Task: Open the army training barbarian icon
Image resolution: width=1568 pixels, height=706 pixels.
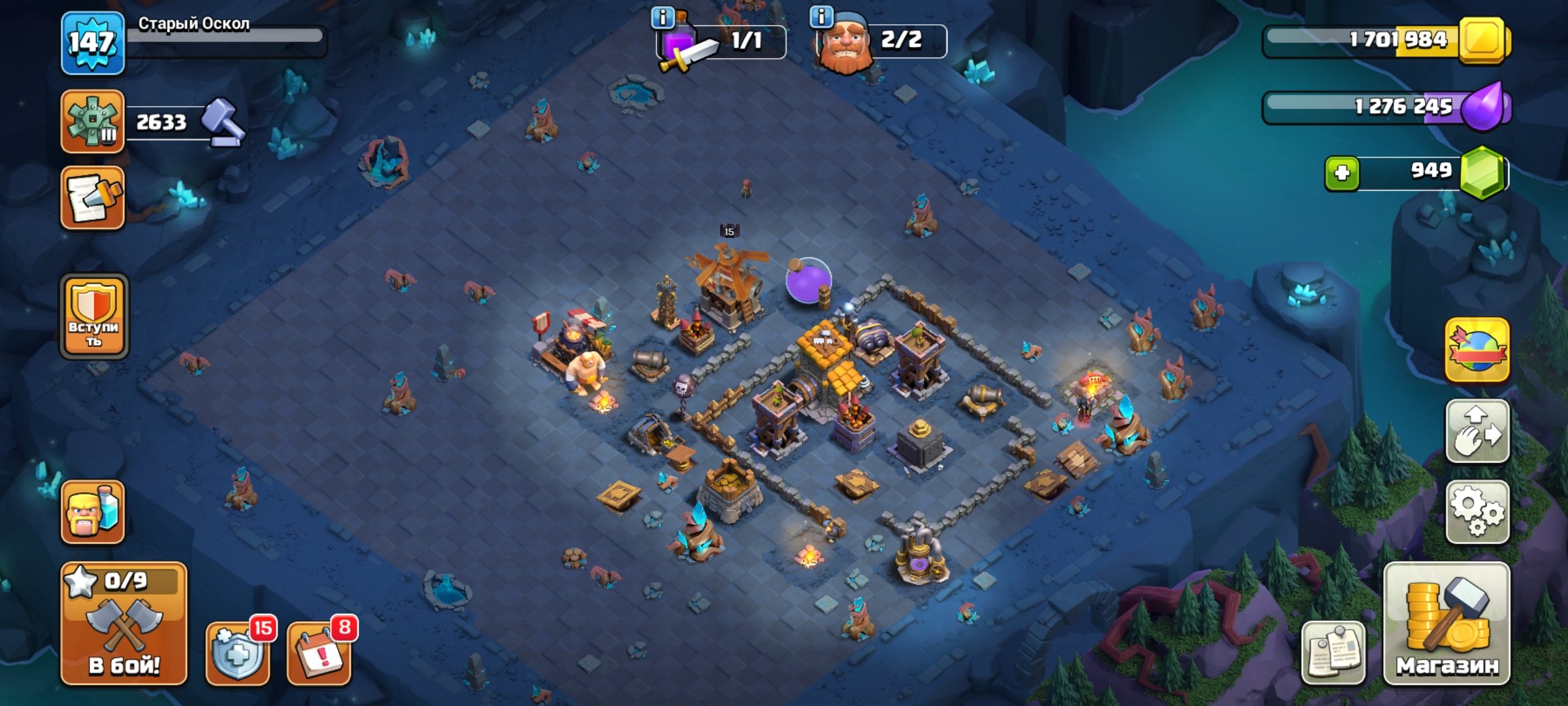Action: (x=93, y=512)
